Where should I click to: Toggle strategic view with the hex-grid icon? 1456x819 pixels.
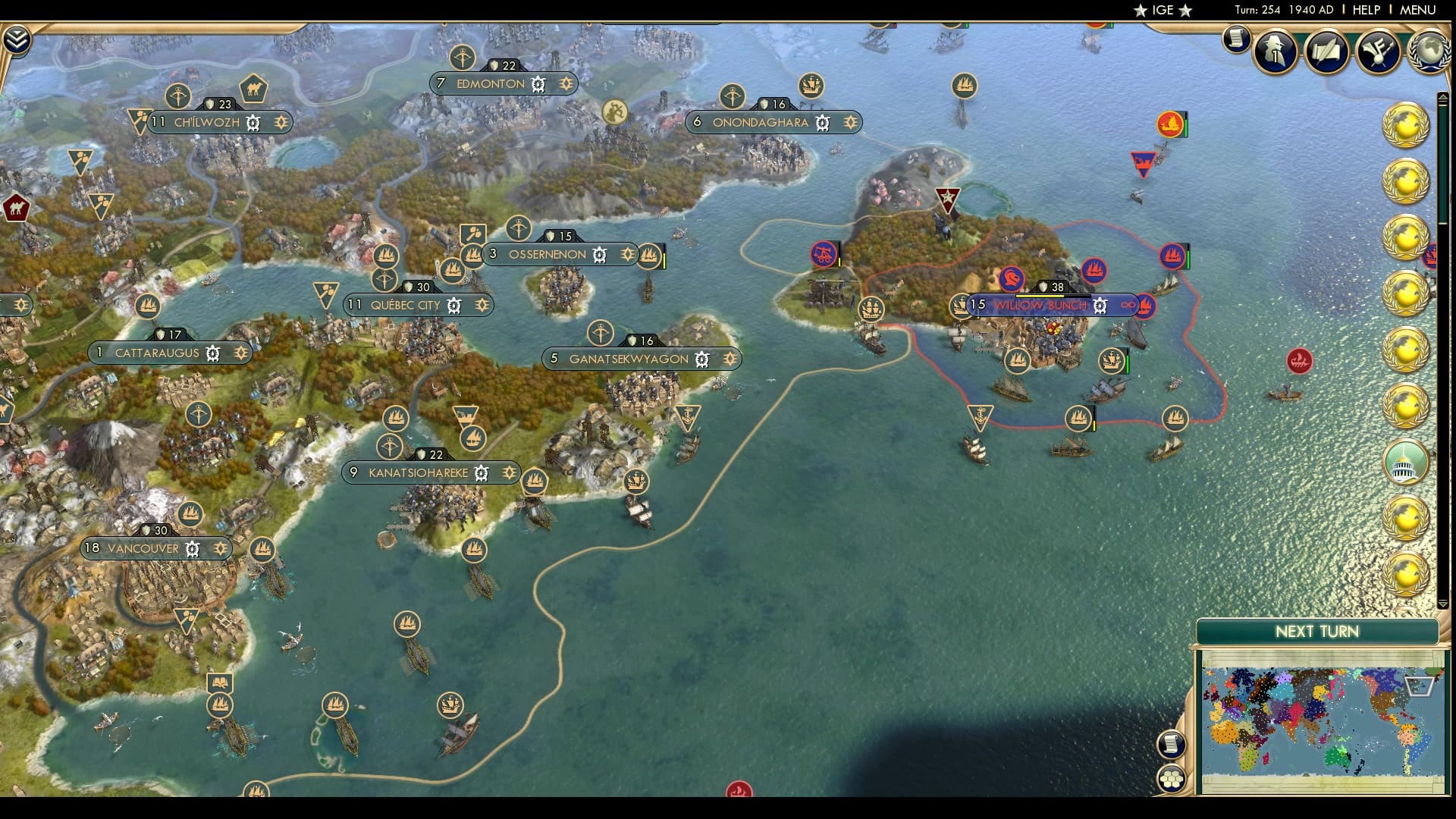[1172, 779]
